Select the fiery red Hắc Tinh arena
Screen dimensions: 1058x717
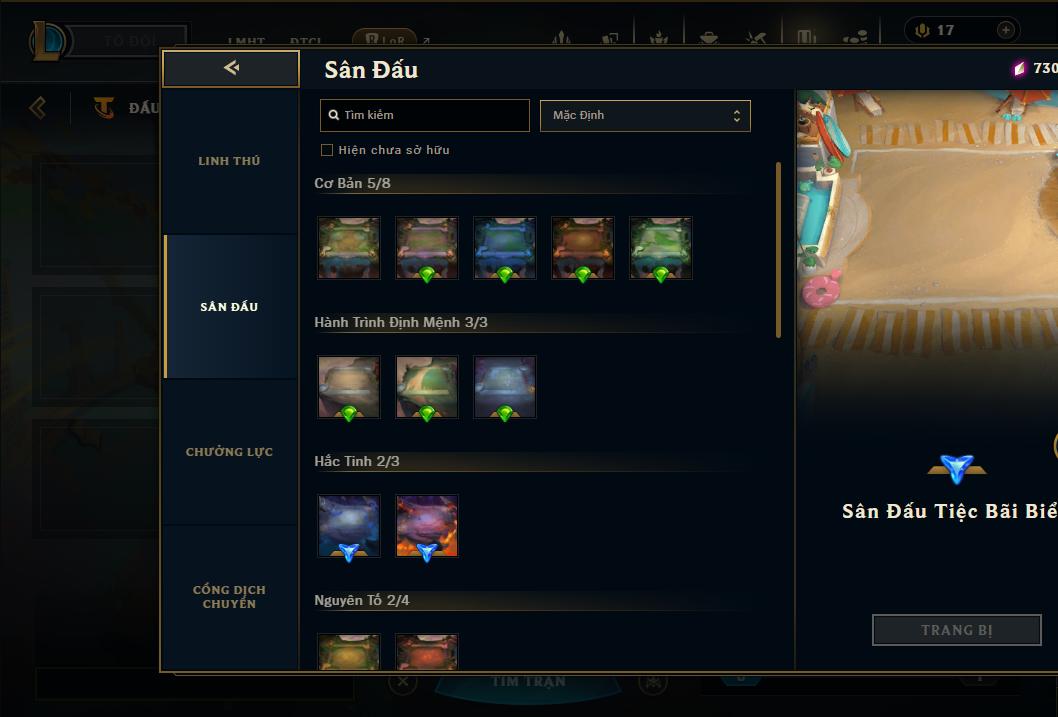click(427, 526)
